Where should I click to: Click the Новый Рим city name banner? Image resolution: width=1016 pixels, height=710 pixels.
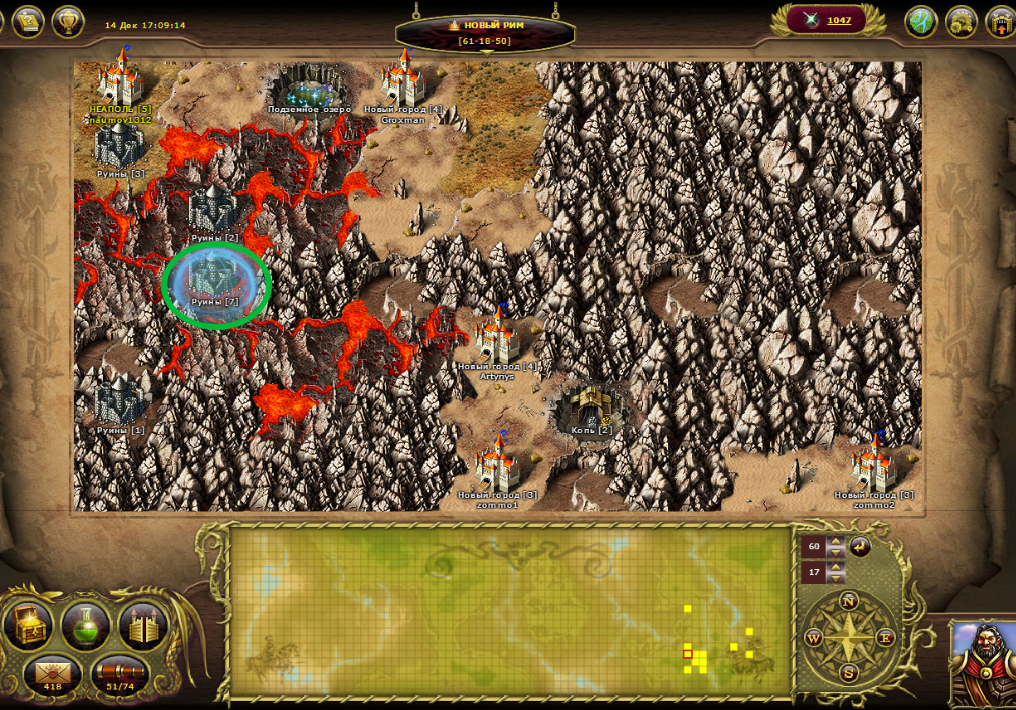tap(485, 25)
